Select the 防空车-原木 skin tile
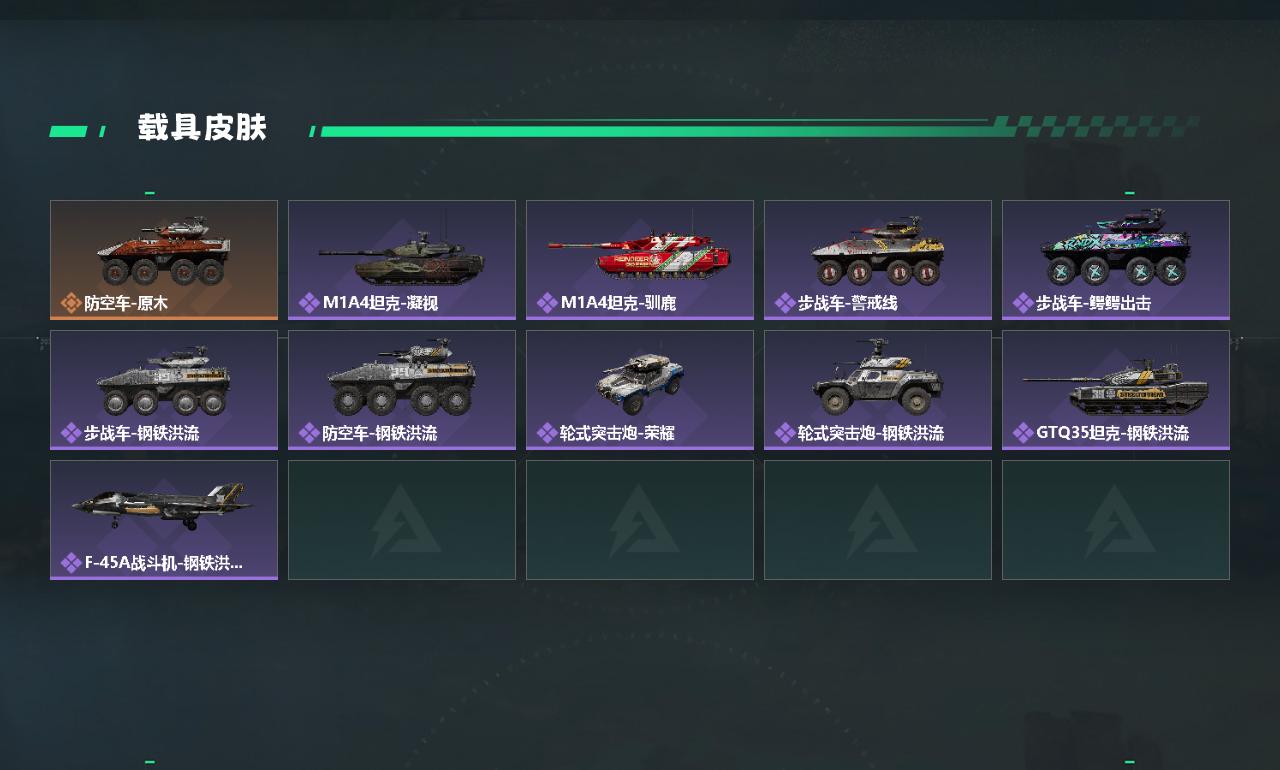 point(164,259)
